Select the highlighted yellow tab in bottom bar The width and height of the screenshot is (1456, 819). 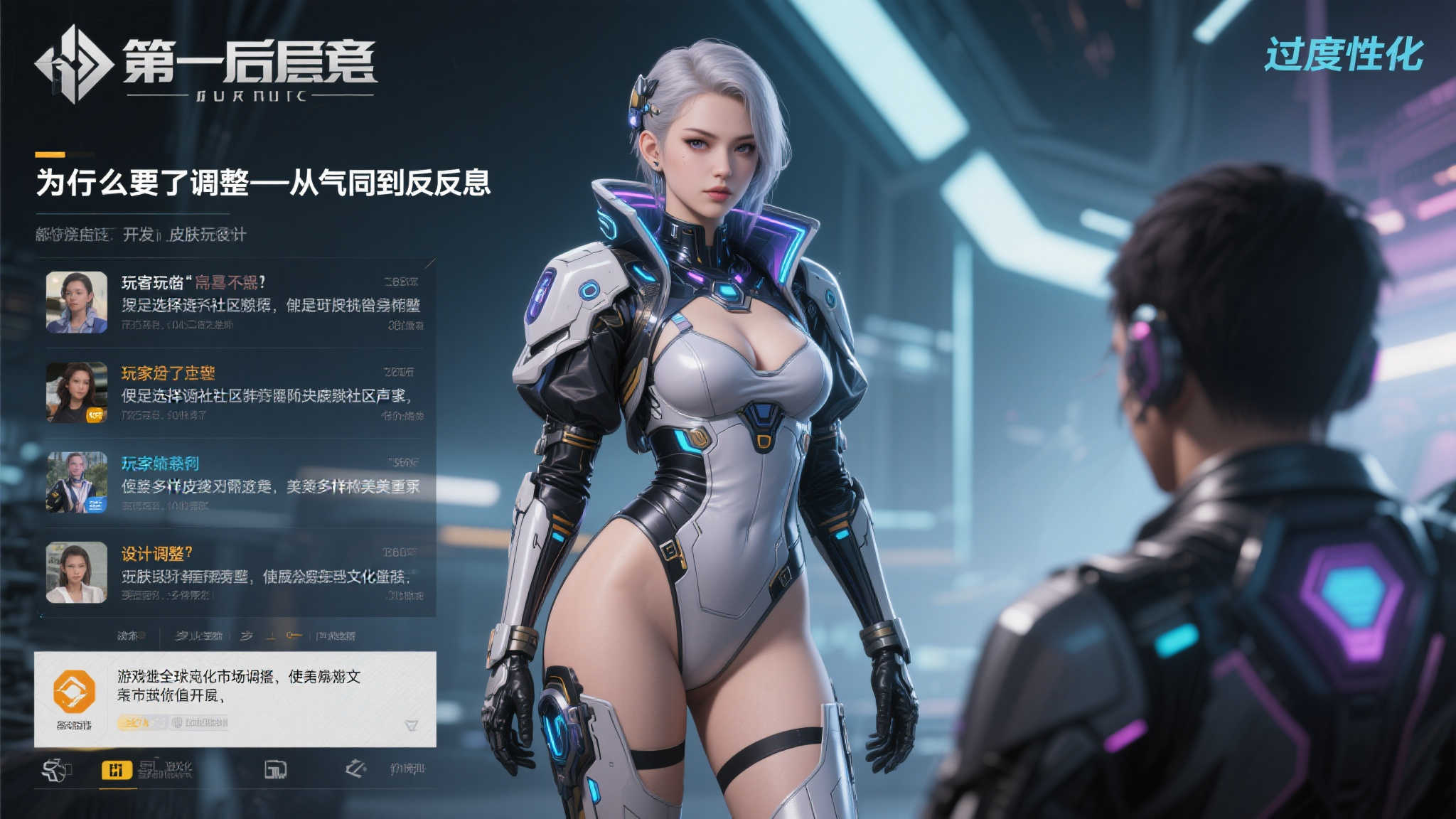pyautogui.click(x=117, y=770)
